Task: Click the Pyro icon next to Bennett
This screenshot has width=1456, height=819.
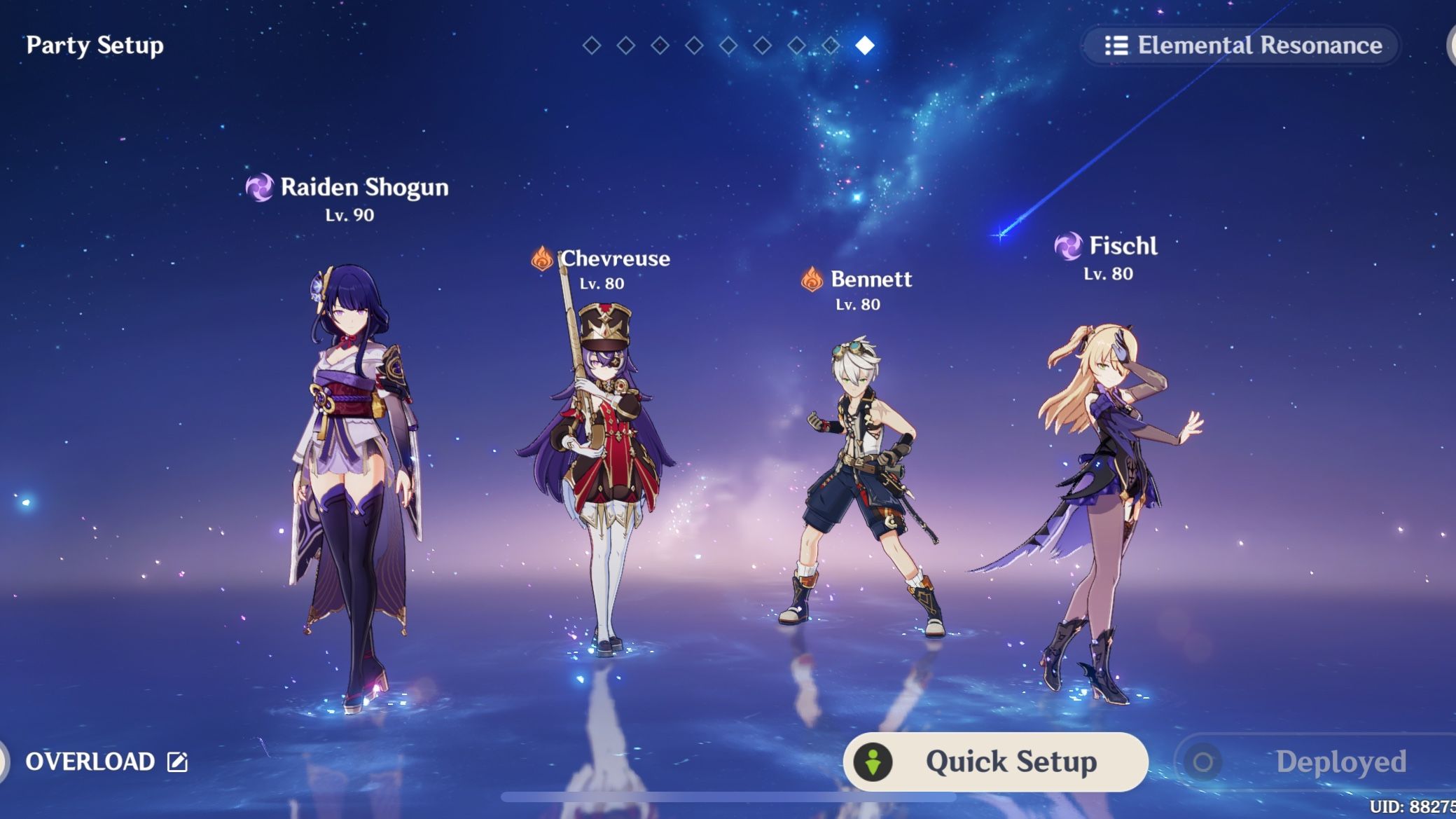Action: tap(812, 279)
